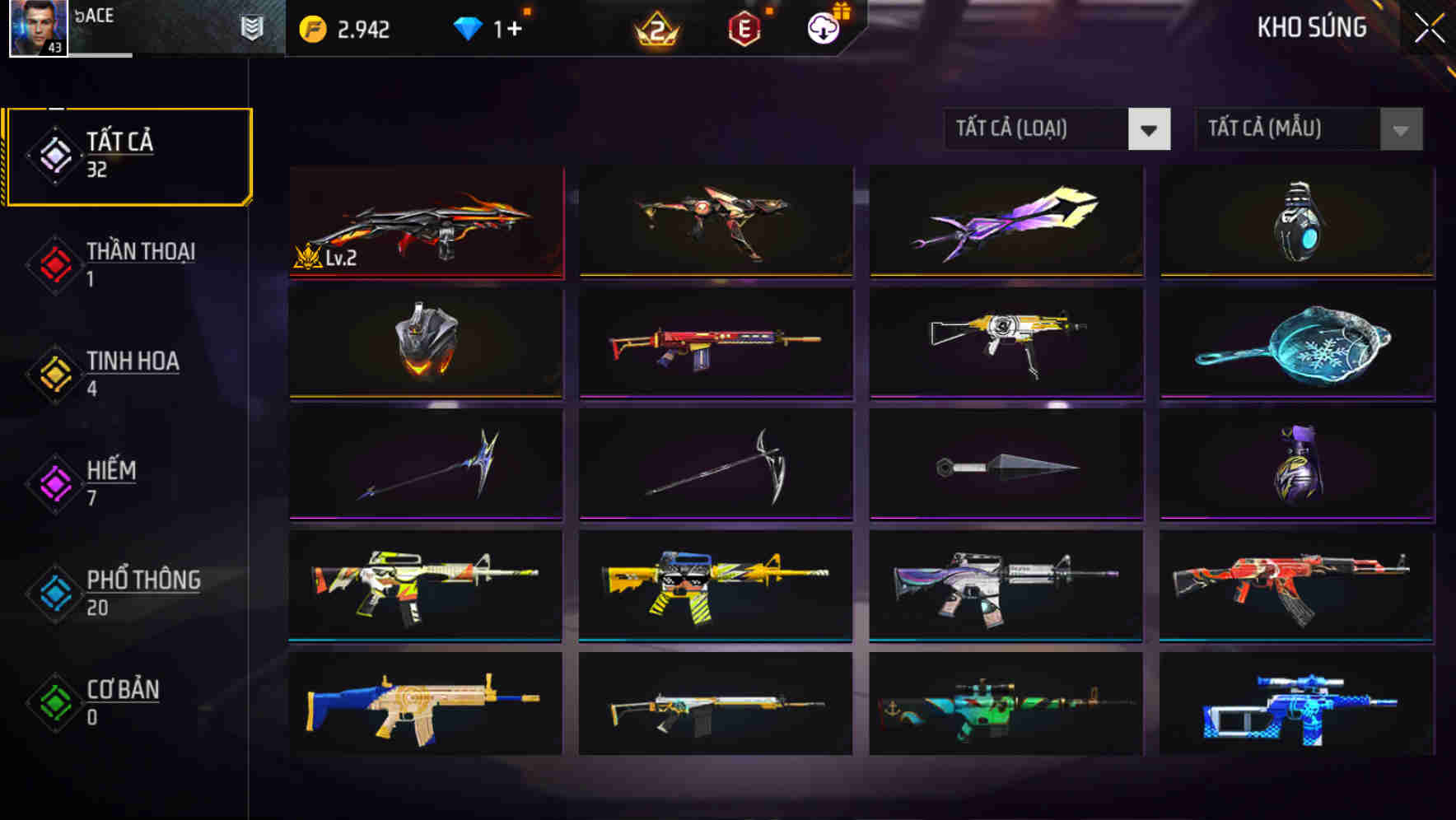Click the KHO SÚNG title label
Viewport: 1456px width, 820px height.
(x=1311, y=27)
